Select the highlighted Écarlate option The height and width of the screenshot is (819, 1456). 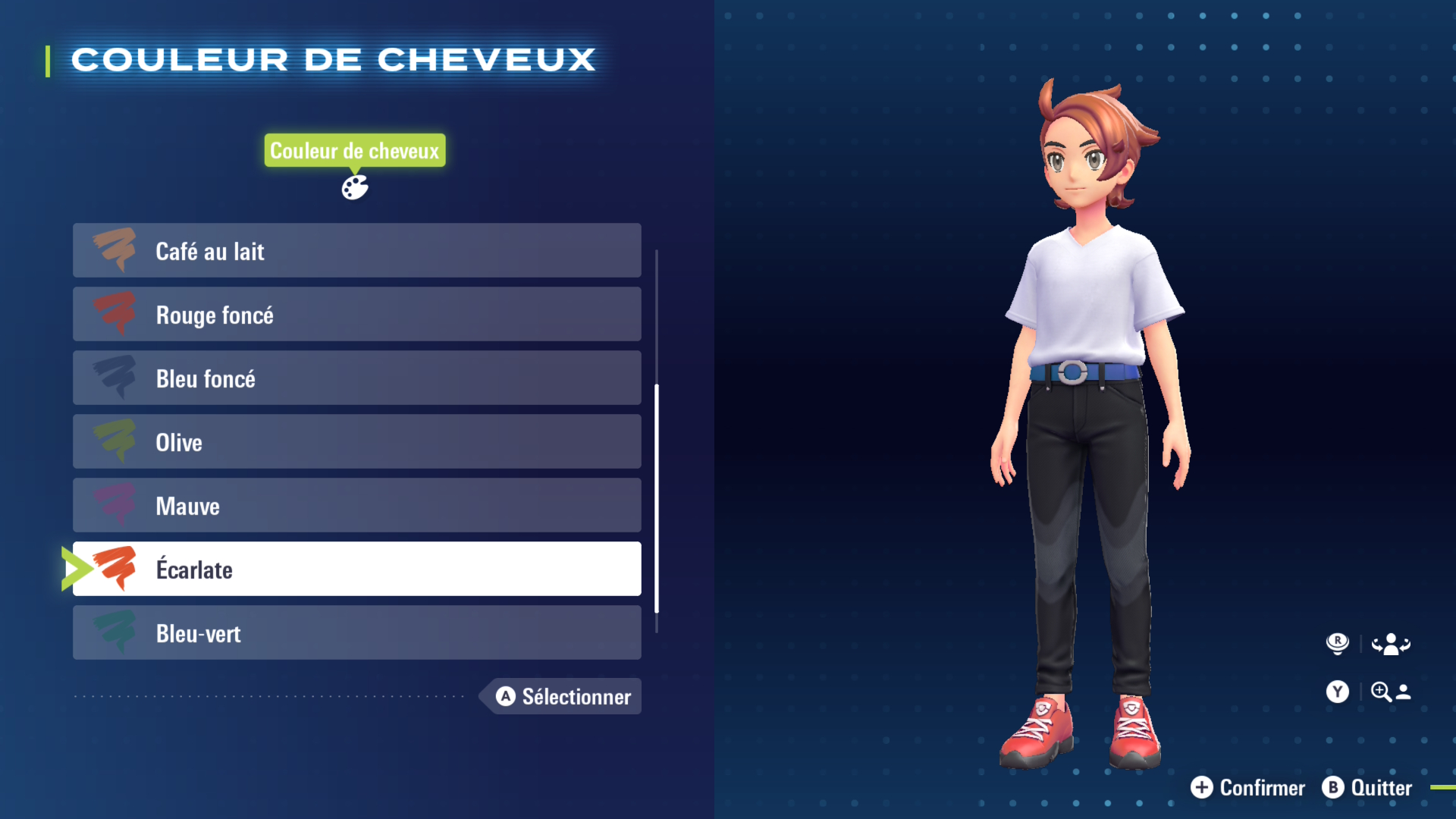point(356,570)
